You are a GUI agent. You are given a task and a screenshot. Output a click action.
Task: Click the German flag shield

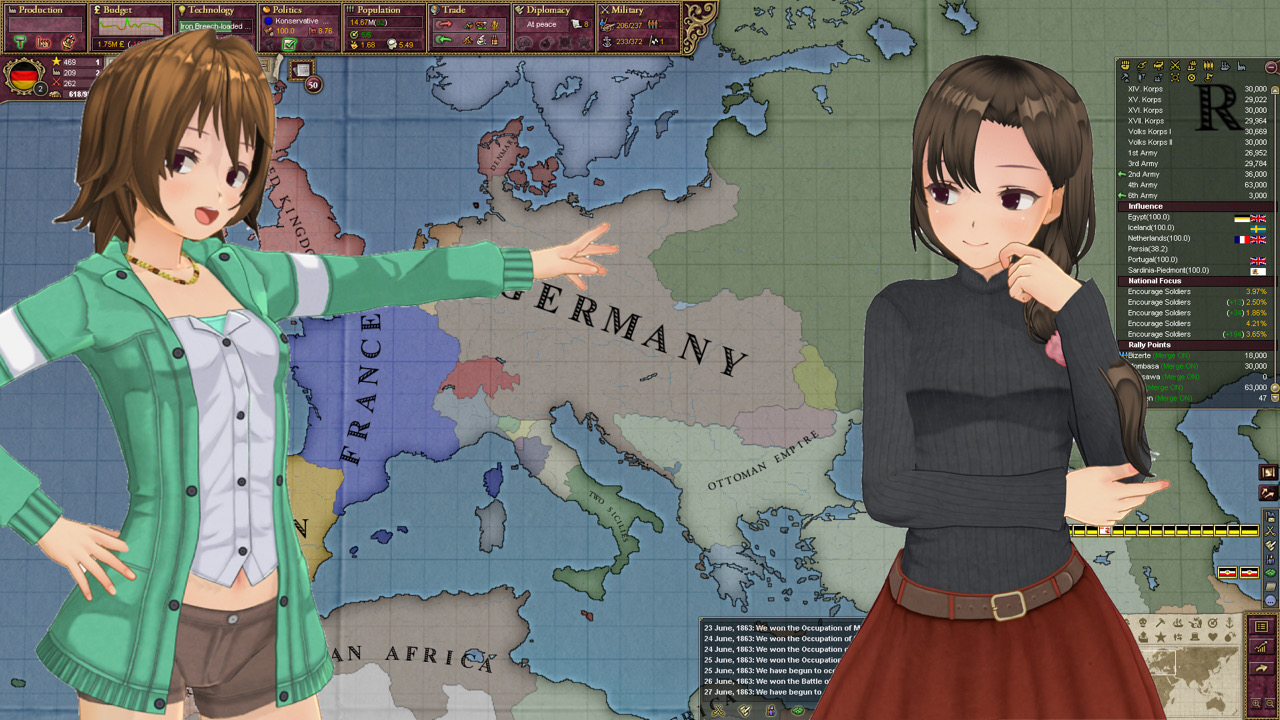coord(24,77)
